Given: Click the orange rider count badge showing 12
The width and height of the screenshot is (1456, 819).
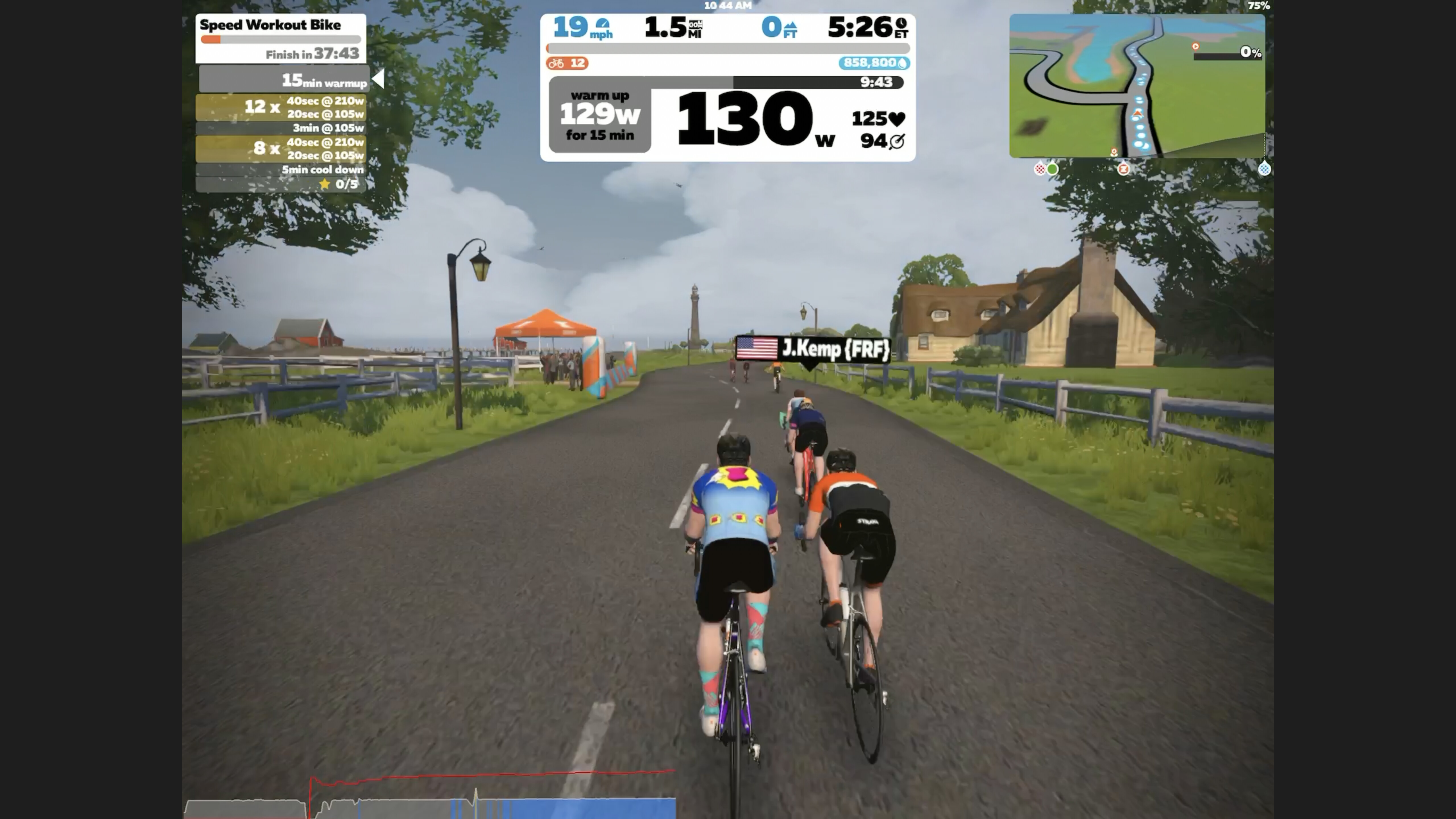Looking at the screenshot, I should point(567,63).
